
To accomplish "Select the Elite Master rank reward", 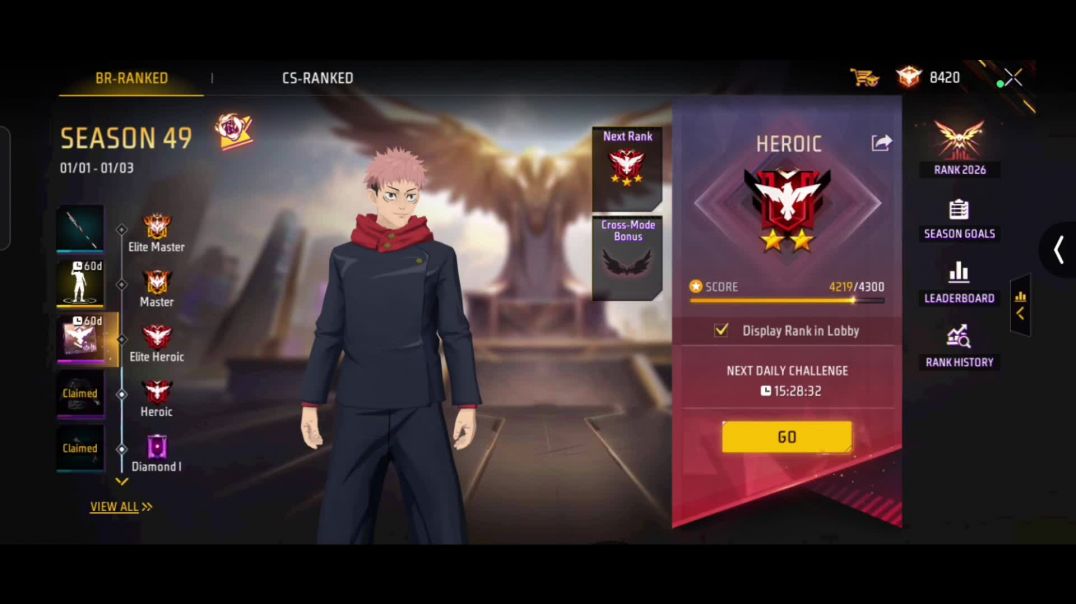I will click(80, 229).
